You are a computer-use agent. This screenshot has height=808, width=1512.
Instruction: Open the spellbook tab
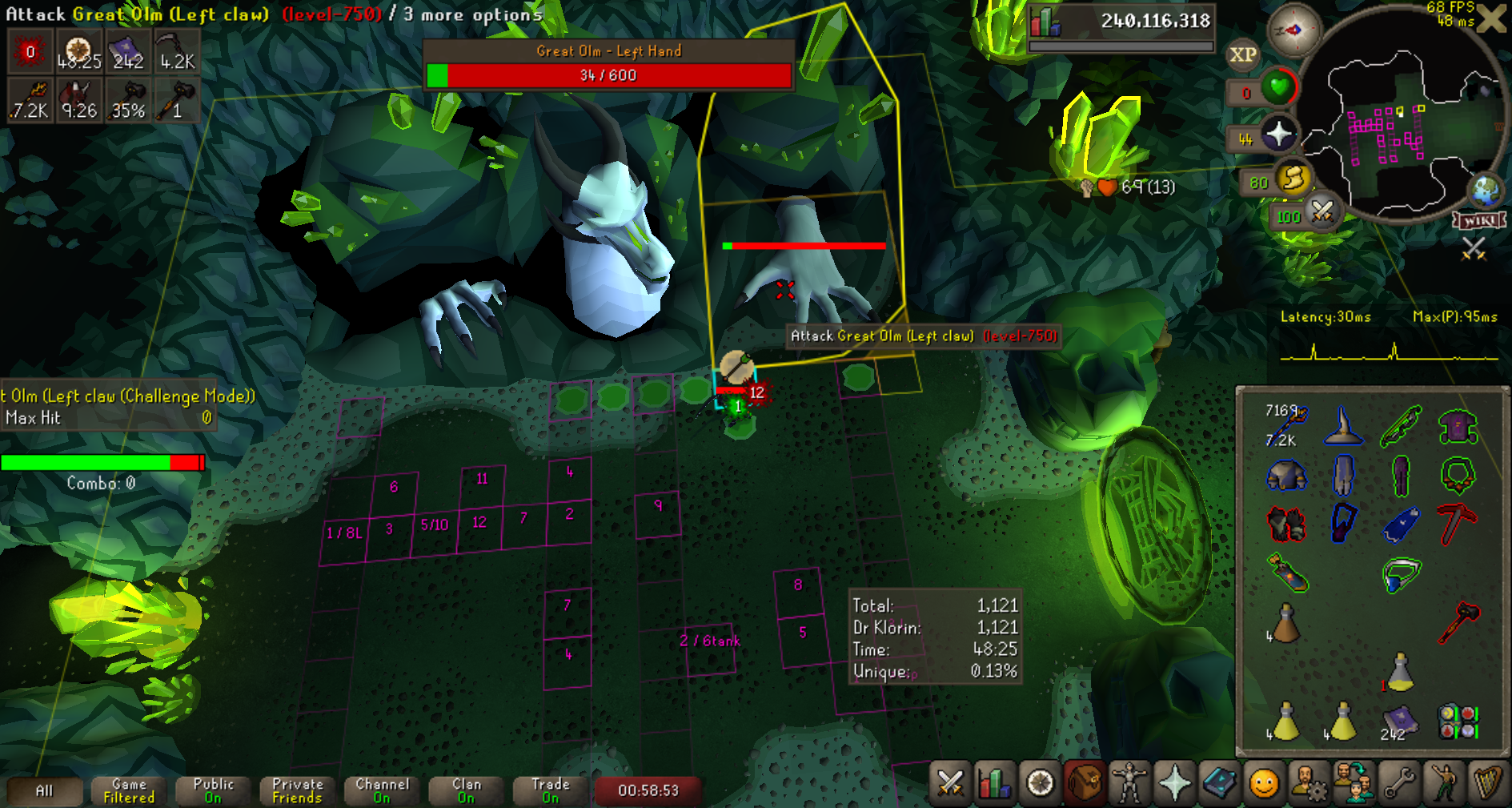click(x=1219, y=782)
